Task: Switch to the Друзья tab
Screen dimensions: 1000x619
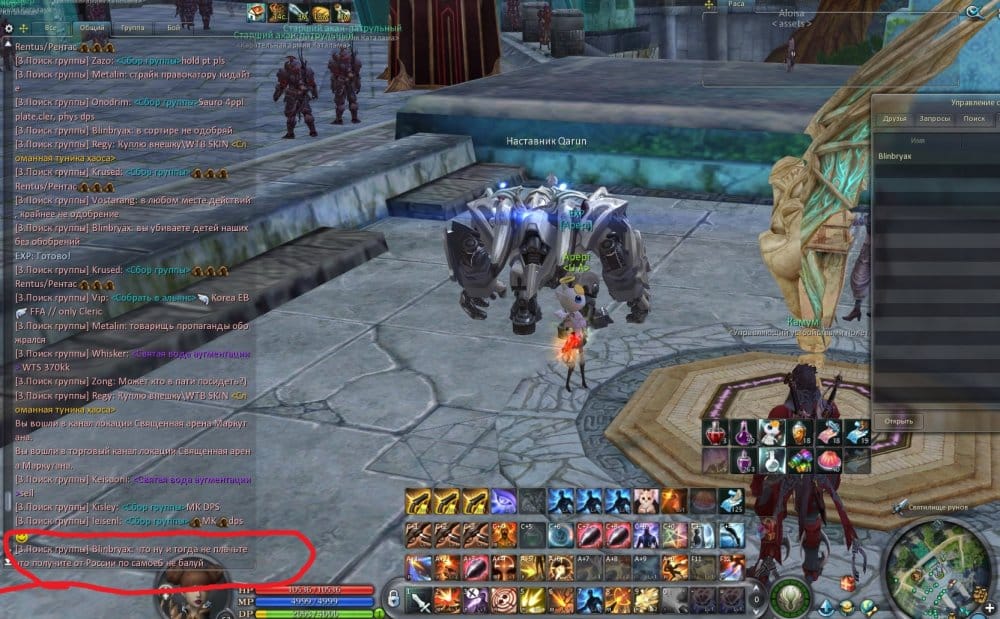Action: pyautogui.click(x=894, y=118)
